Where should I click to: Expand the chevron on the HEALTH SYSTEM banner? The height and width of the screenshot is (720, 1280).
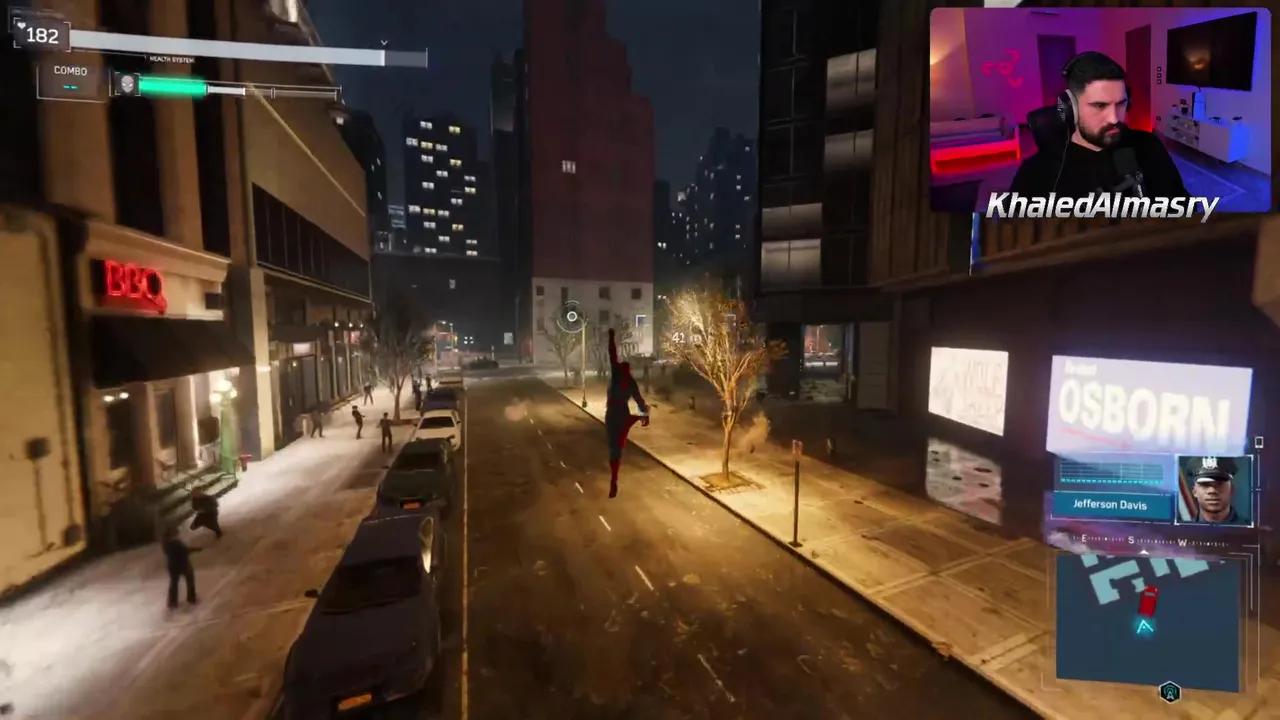383,44
